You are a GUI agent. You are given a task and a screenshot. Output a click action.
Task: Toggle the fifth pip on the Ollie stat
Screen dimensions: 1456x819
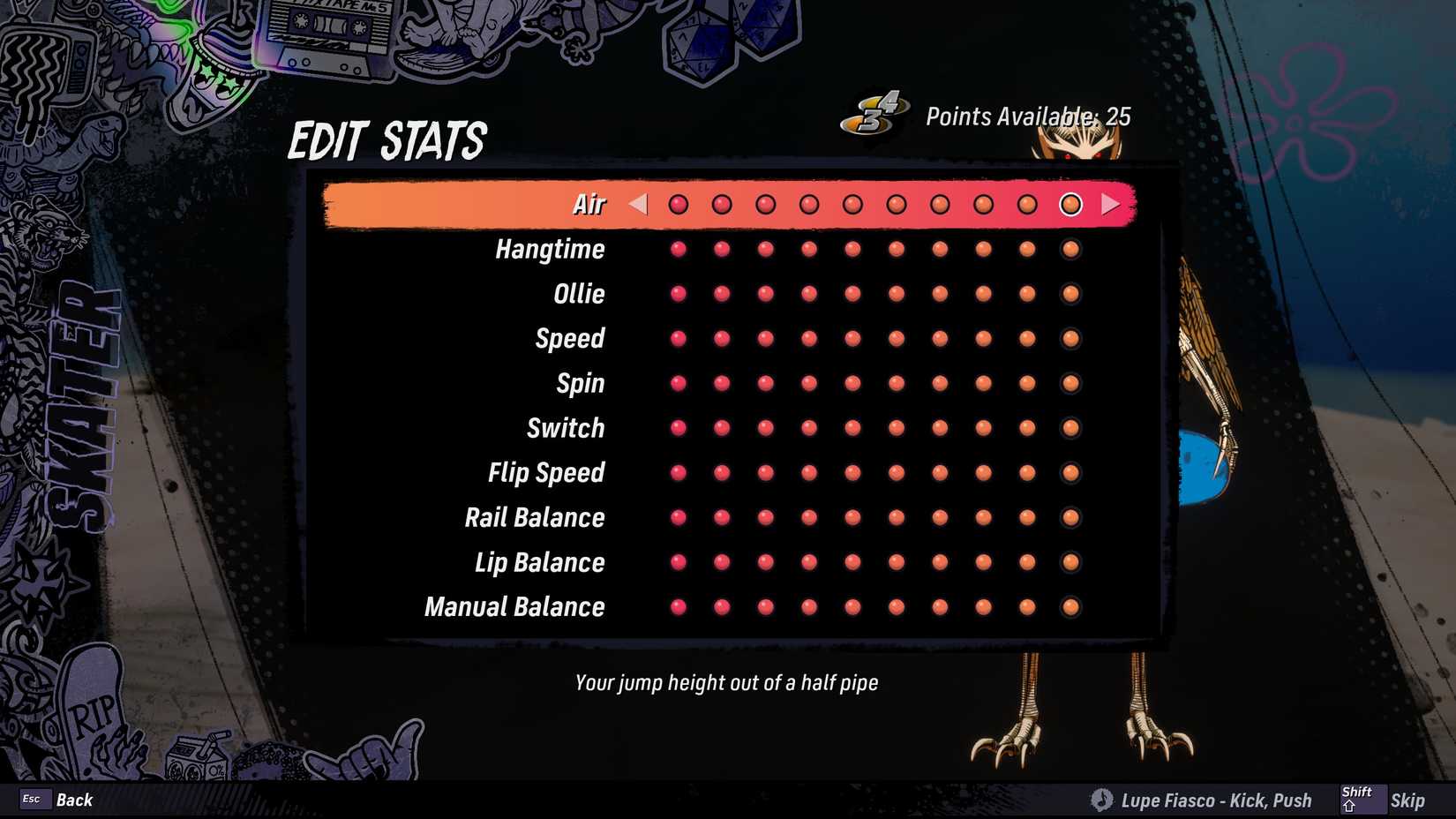pos(852,294)
